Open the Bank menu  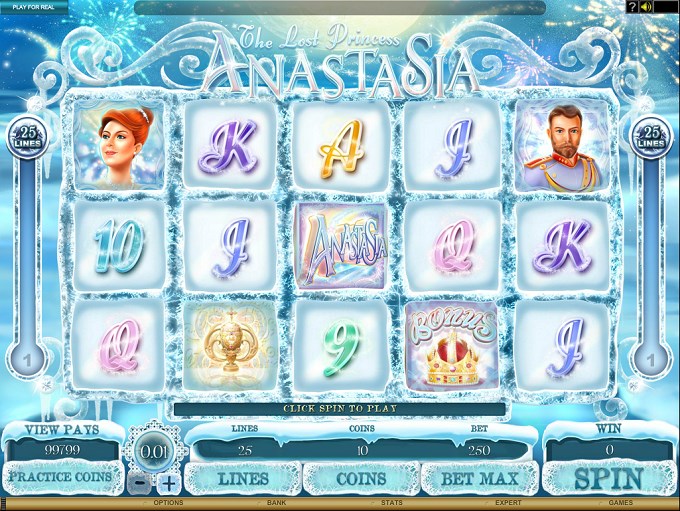[x=276, y=503]
